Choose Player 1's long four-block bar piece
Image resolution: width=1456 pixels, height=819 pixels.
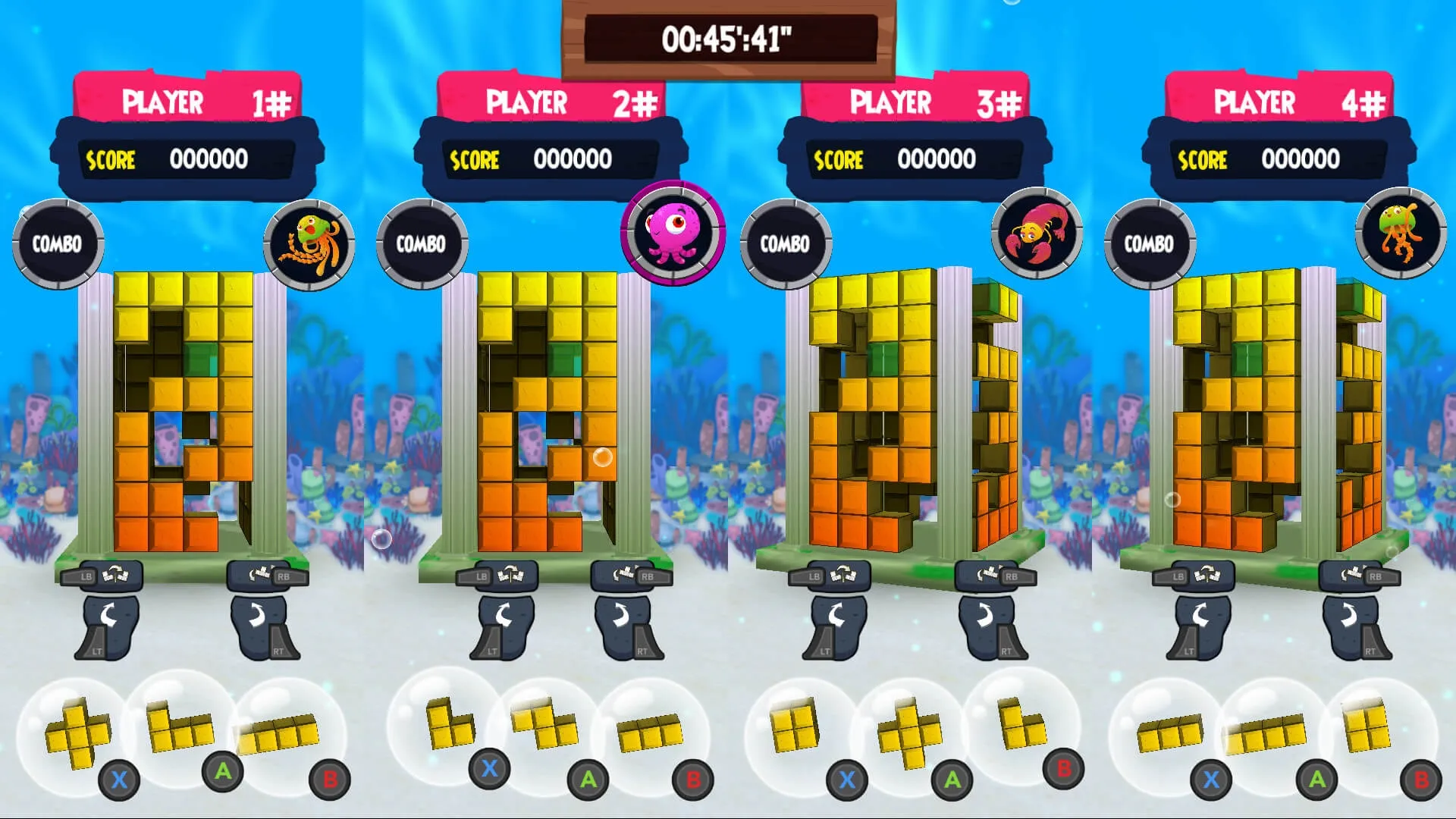[278, 733]
